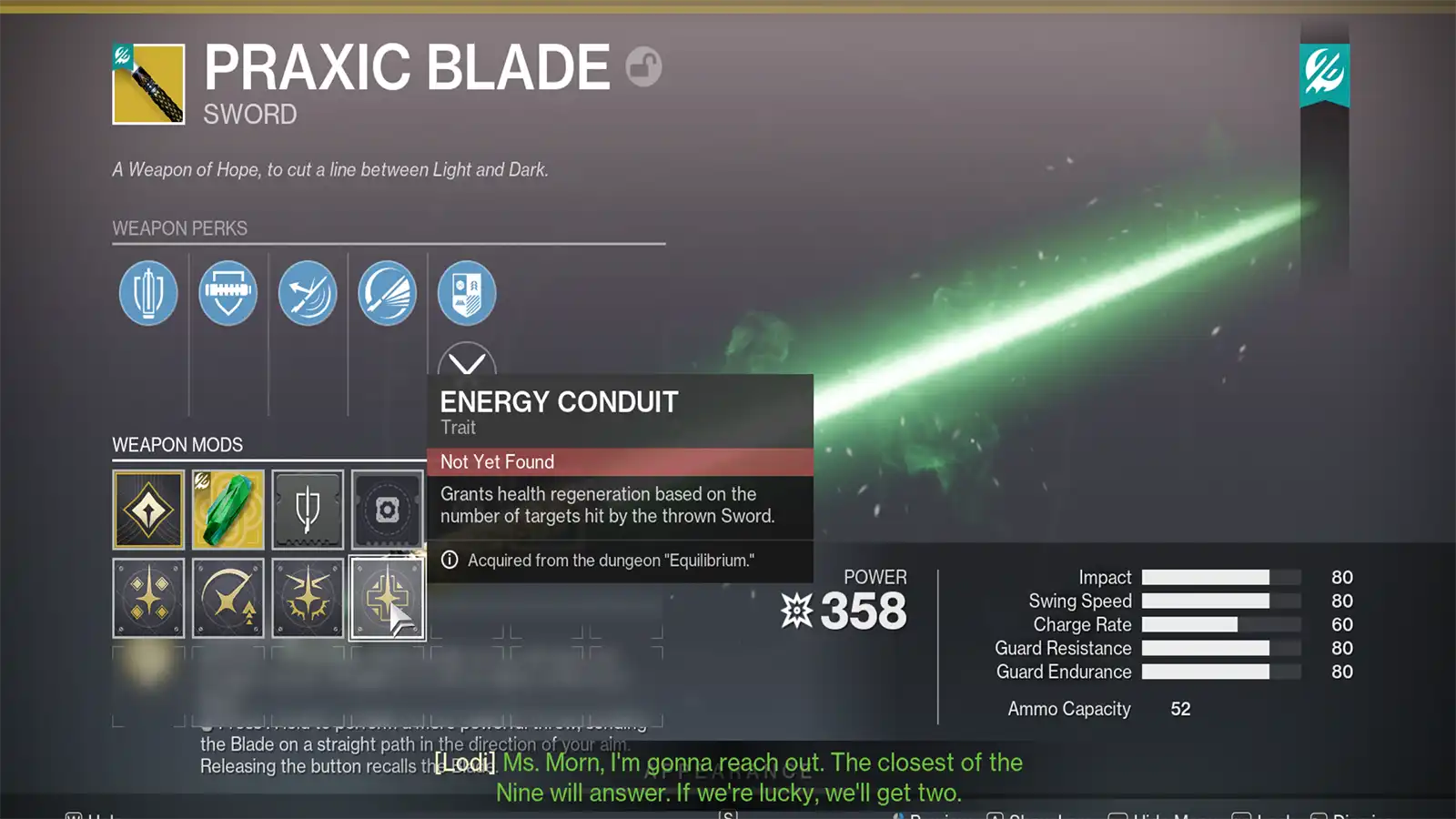Click the Energy Conduit mod under the cursor
The height and width of the screenshot is (819, 1456).
(387, 598)
